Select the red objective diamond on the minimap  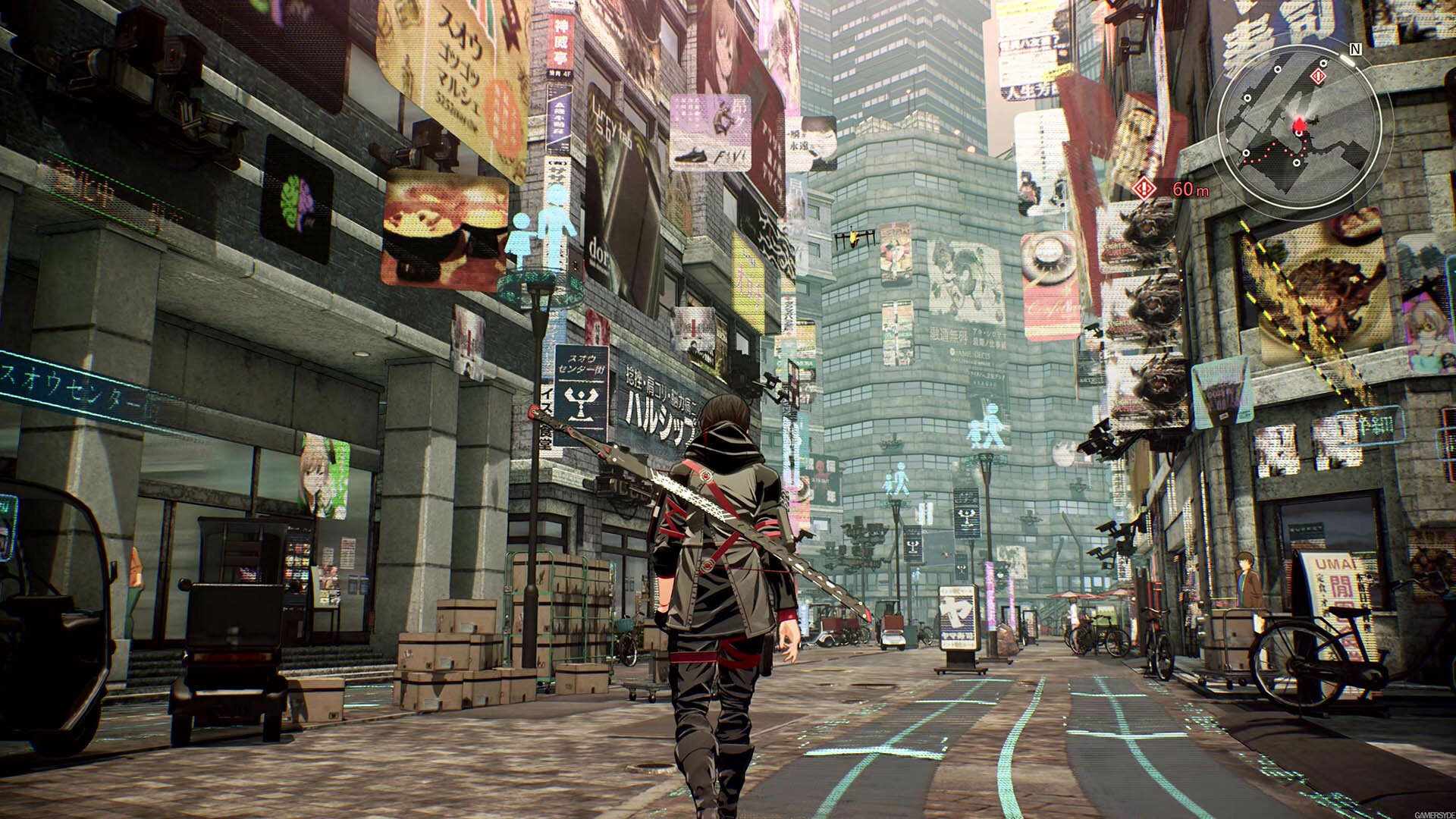(x=1319, y=76)
